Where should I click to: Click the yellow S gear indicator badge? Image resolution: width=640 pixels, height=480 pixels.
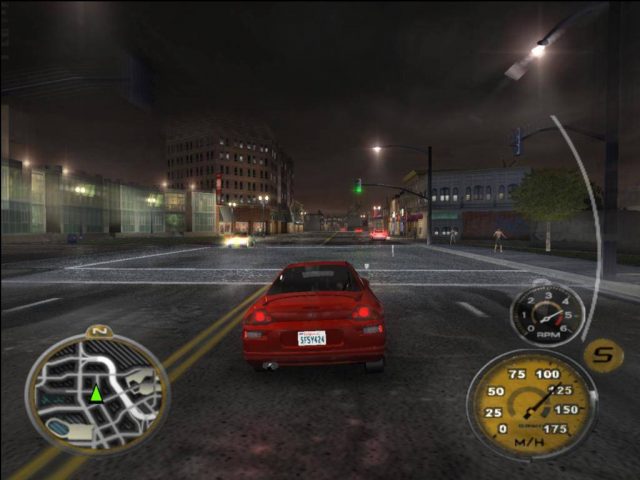[603, 354]
